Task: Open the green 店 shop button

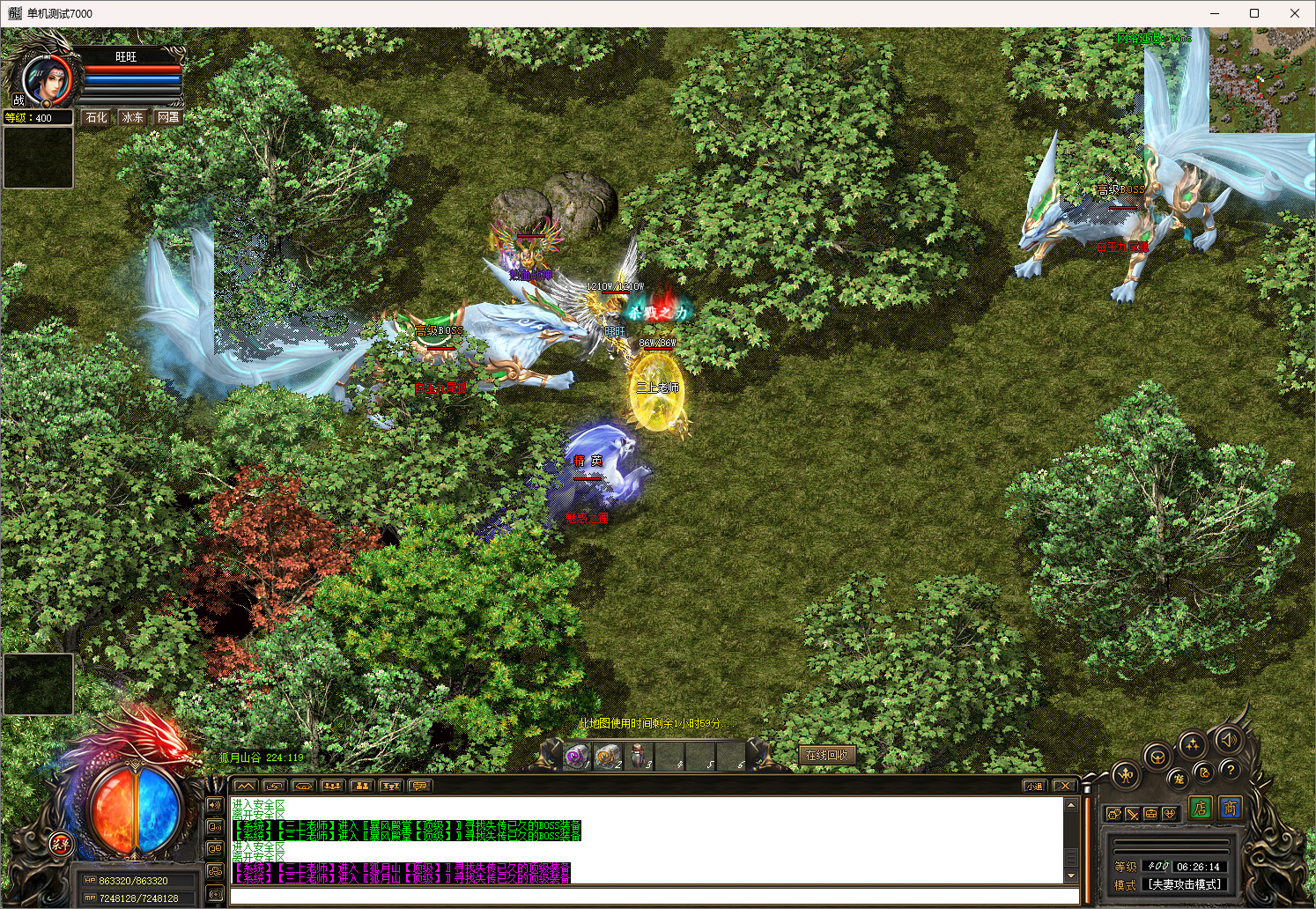Action: point(1200,808)
